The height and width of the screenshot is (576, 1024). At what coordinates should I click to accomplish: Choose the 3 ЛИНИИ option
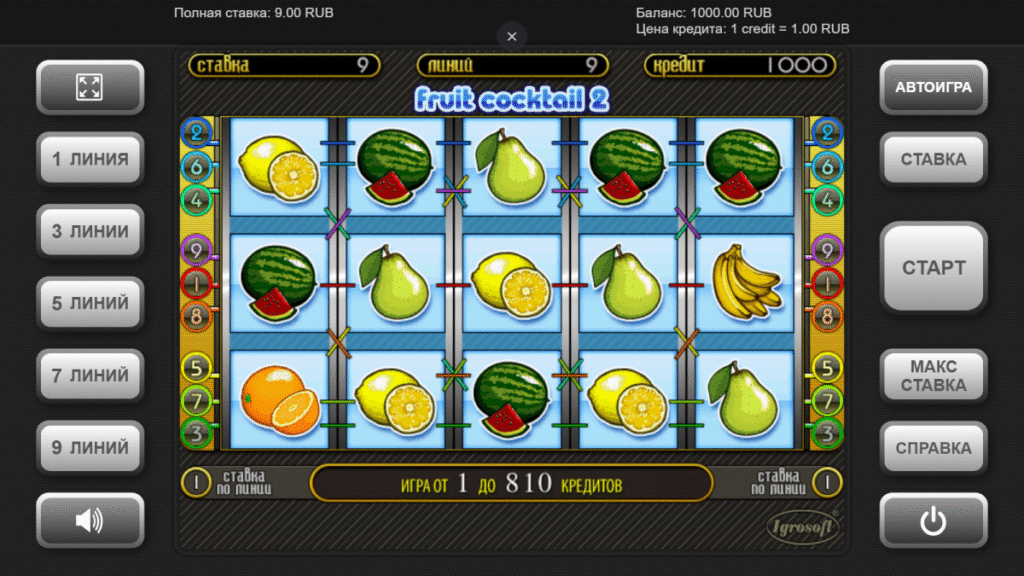[x=90, y=231]
